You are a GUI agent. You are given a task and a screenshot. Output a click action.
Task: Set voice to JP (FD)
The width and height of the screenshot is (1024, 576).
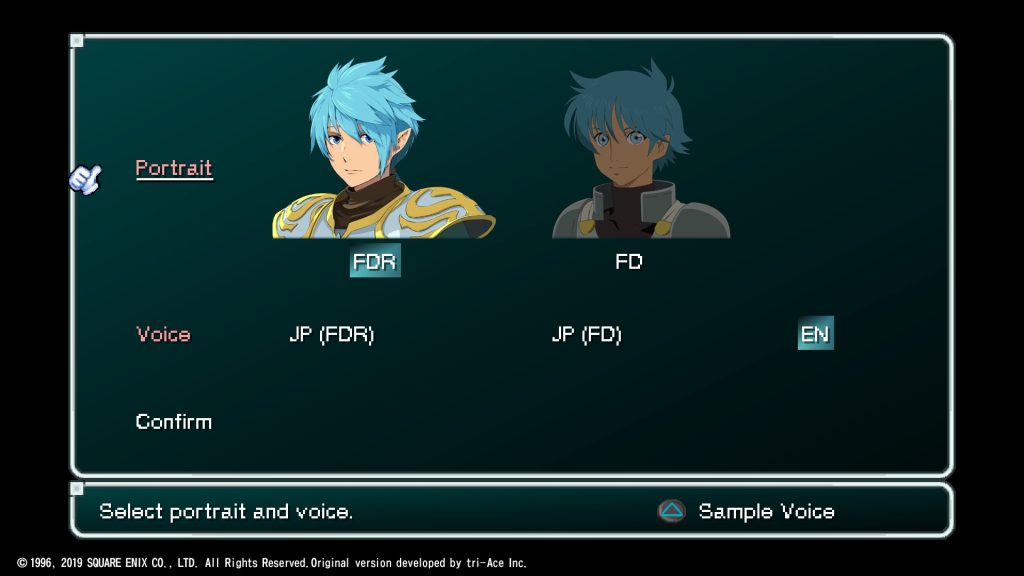pos(586,334)
